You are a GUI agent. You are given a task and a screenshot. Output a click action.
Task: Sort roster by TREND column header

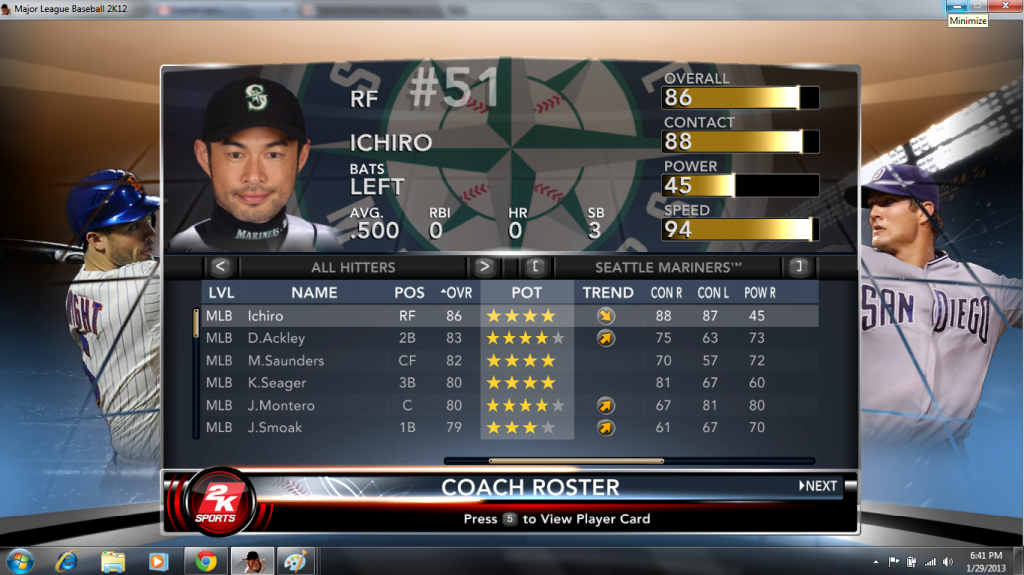pyautogui.click(x=608, y=293)
